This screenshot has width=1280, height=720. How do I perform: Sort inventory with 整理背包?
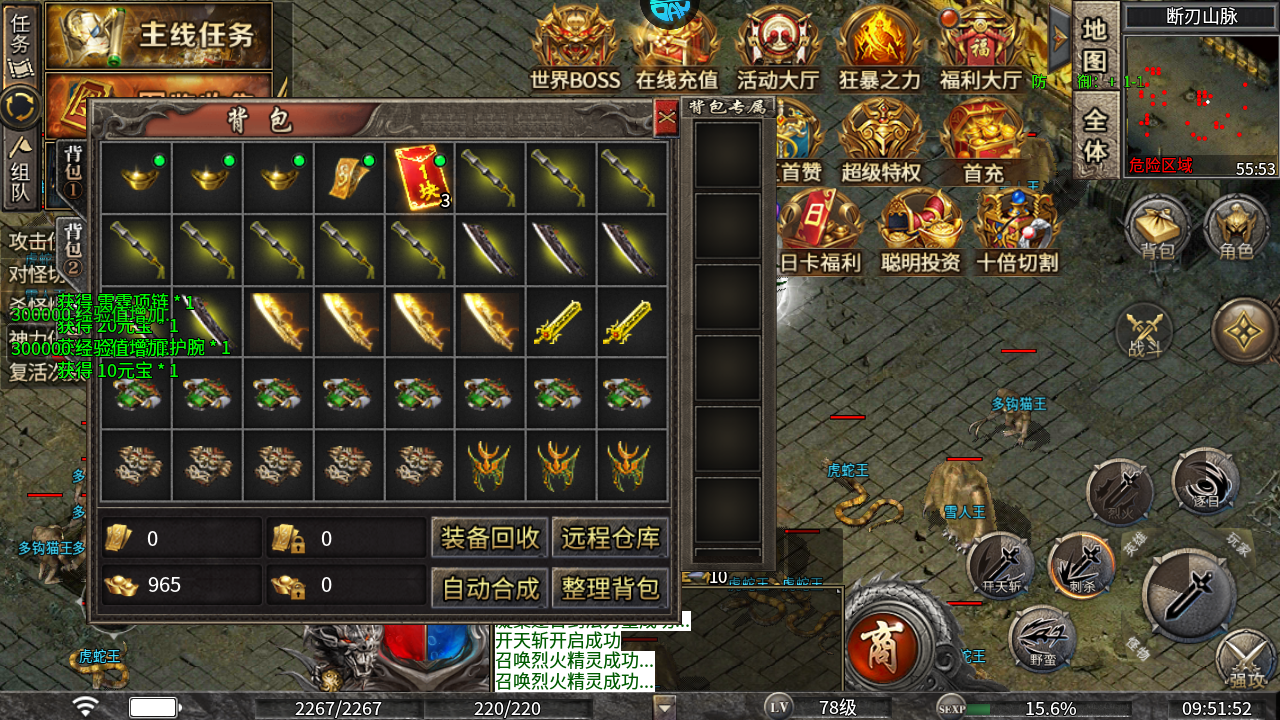click(x=610, y=588)
